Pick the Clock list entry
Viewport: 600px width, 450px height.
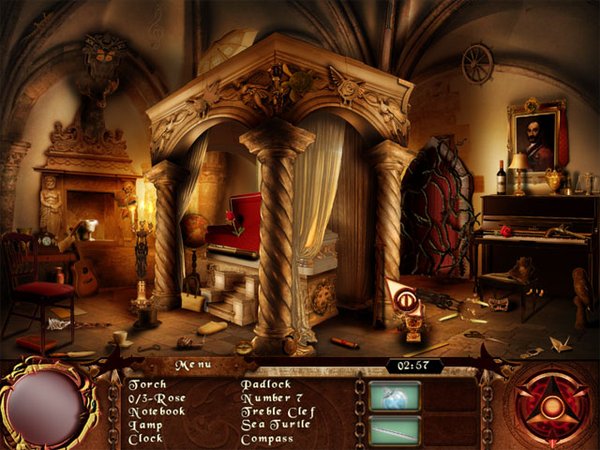pyautogui.click(x=146, y=439)
